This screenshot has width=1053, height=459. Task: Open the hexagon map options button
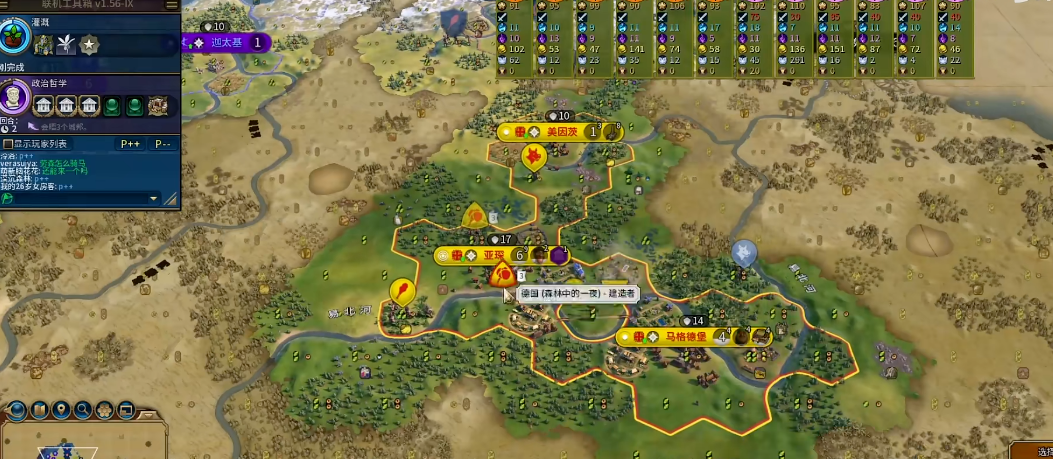coord(106,409)
